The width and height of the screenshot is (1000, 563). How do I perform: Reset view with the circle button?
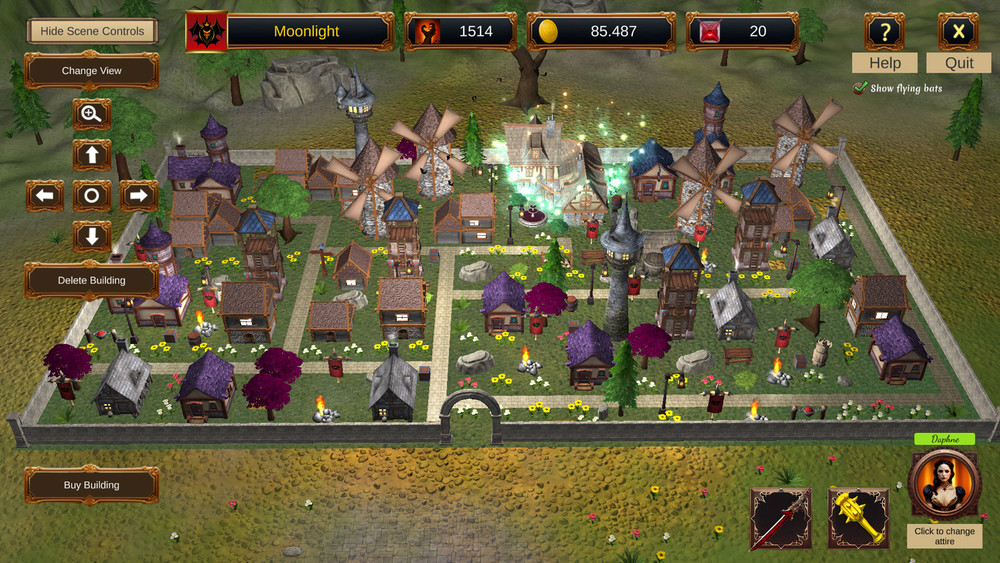tap(92, 196)
